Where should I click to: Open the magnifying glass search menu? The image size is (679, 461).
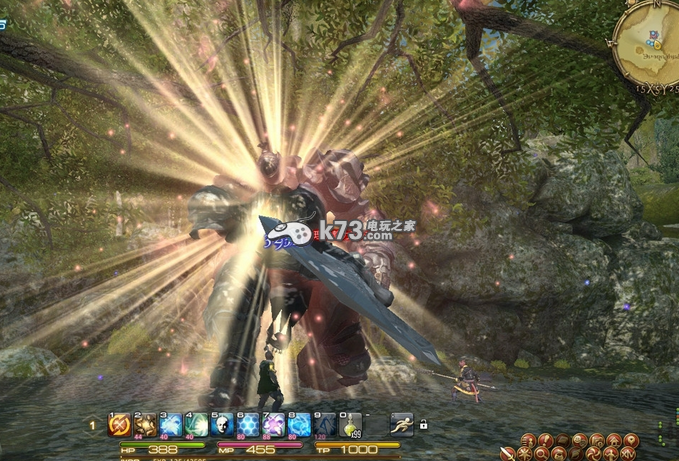(541, 453)
